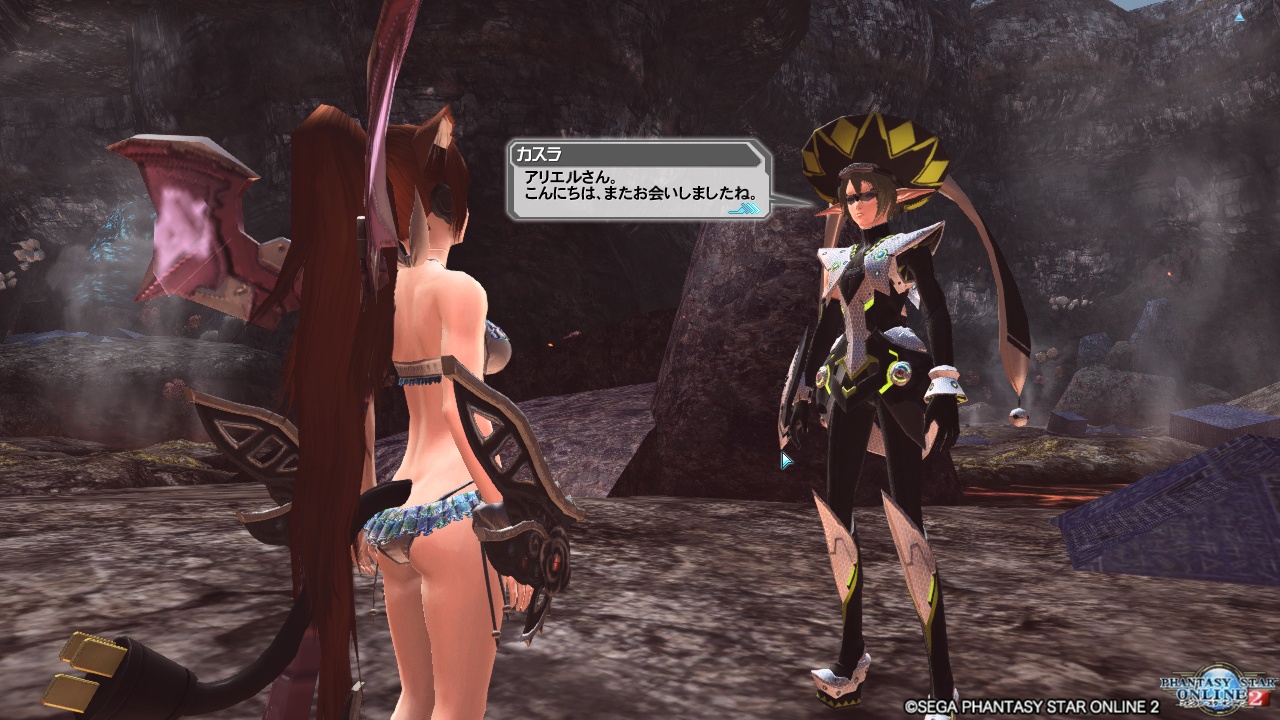Click the dialogue advance arrow indicator

click(x=745, y=207)
